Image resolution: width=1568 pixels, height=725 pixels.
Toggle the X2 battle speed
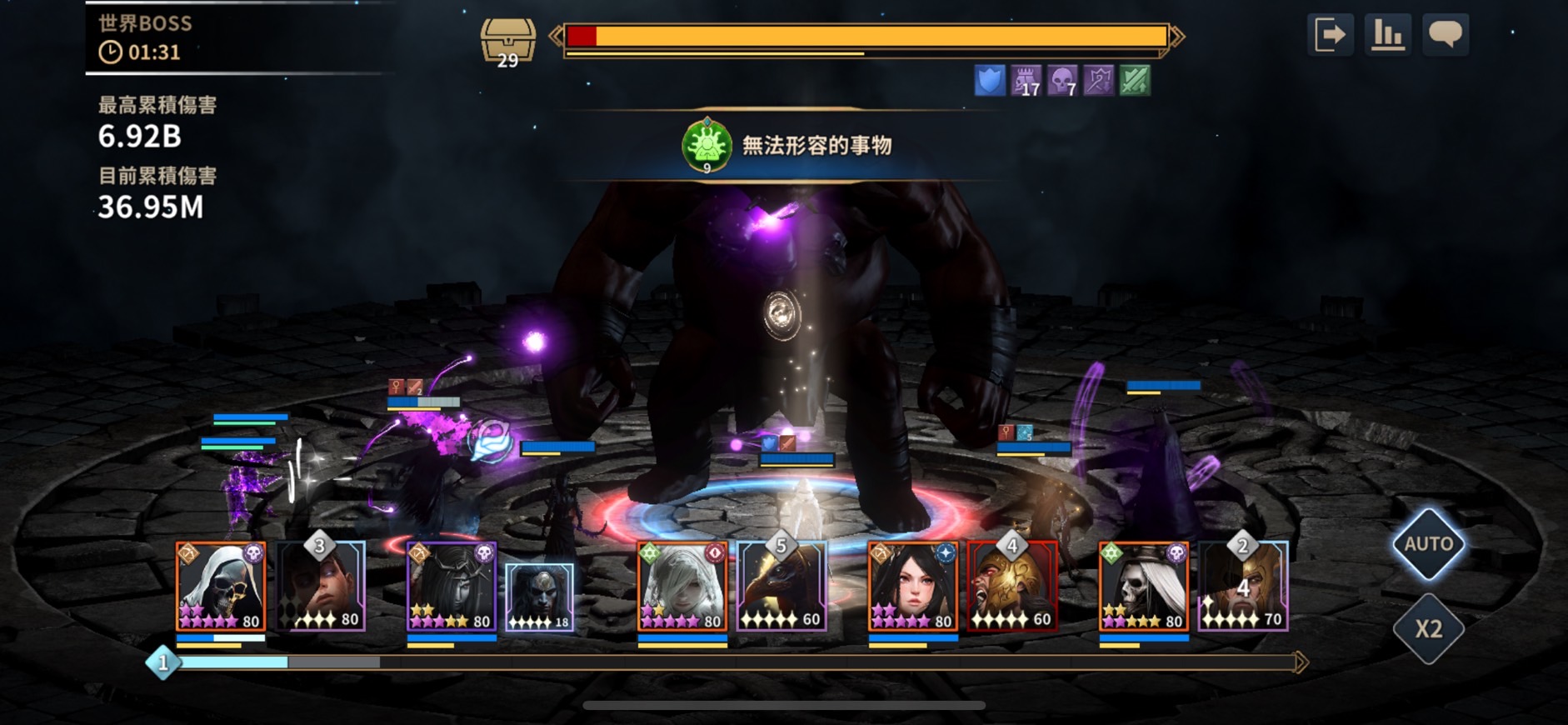(1429, 628)
